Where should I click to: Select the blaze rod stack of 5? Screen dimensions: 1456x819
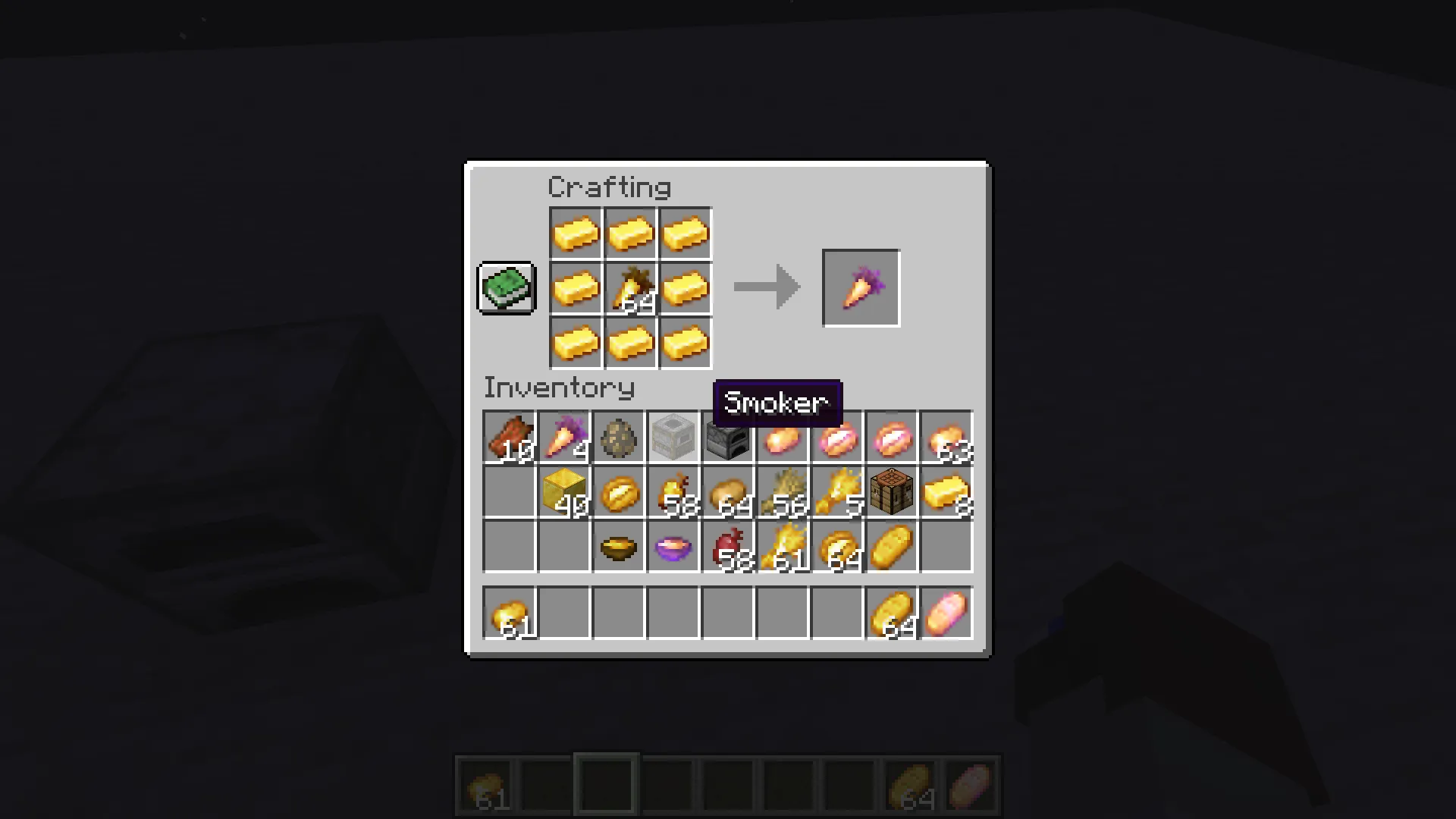click(837, 493)
